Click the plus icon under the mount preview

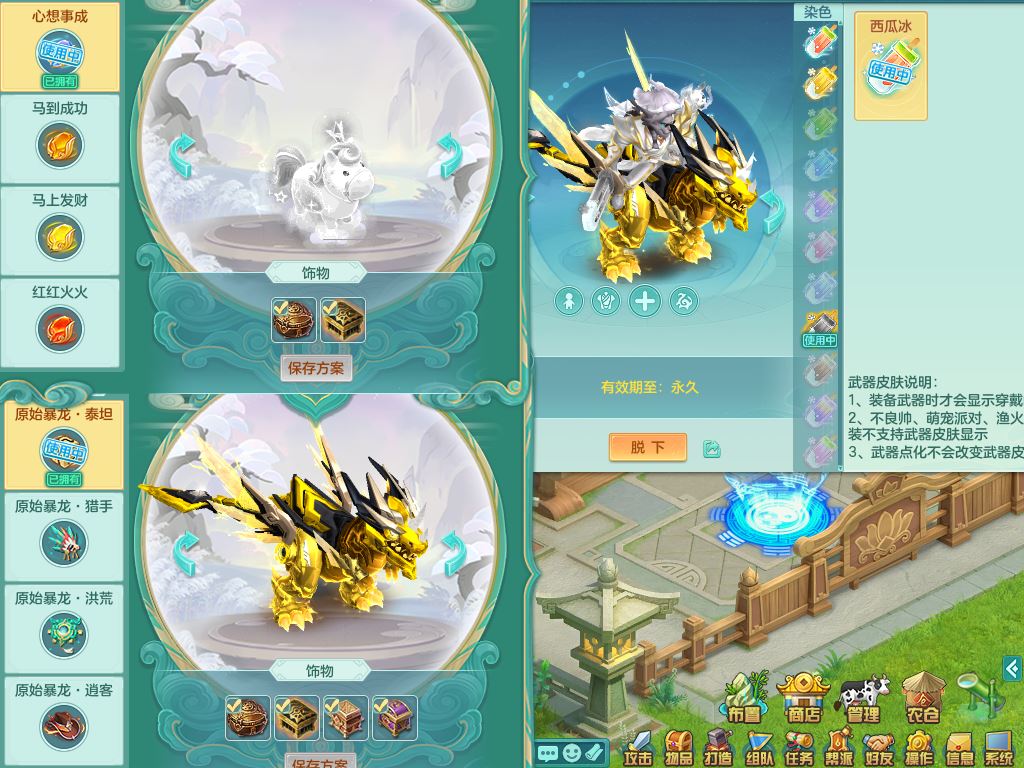645,301
